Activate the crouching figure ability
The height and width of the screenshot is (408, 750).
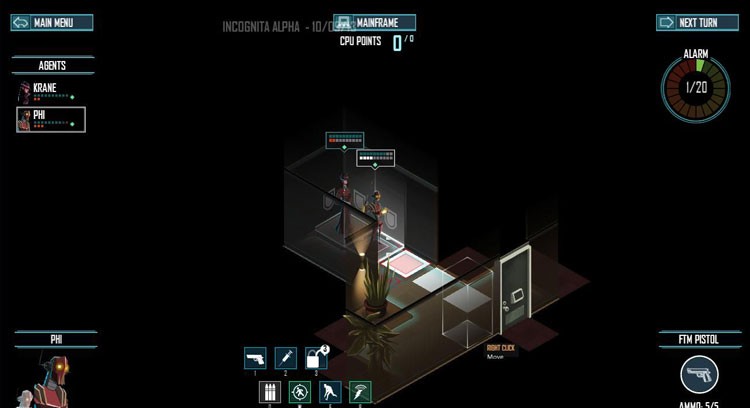coord(330,392)
